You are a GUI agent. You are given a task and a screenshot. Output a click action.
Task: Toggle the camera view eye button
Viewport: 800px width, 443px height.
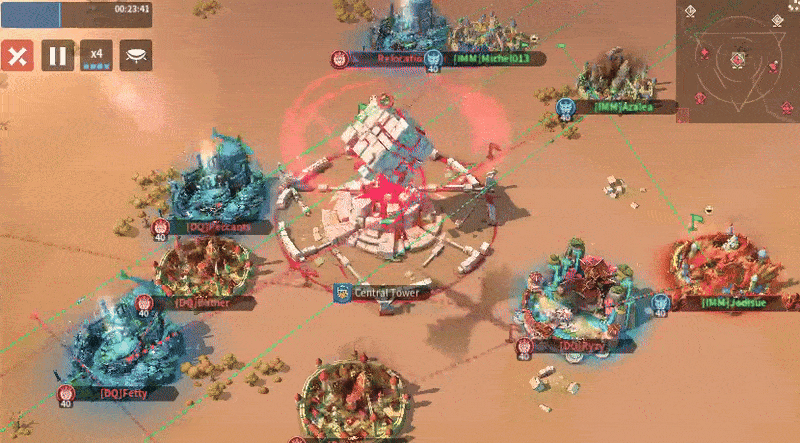136,55
